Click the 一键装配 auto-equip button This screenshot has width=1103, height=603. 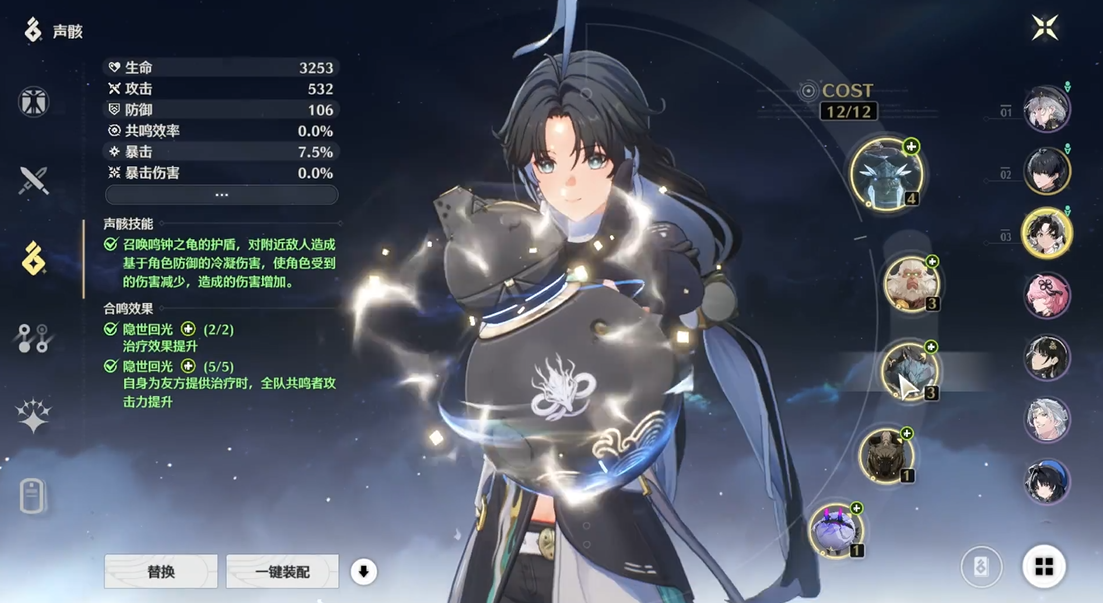tap(282, 572)
